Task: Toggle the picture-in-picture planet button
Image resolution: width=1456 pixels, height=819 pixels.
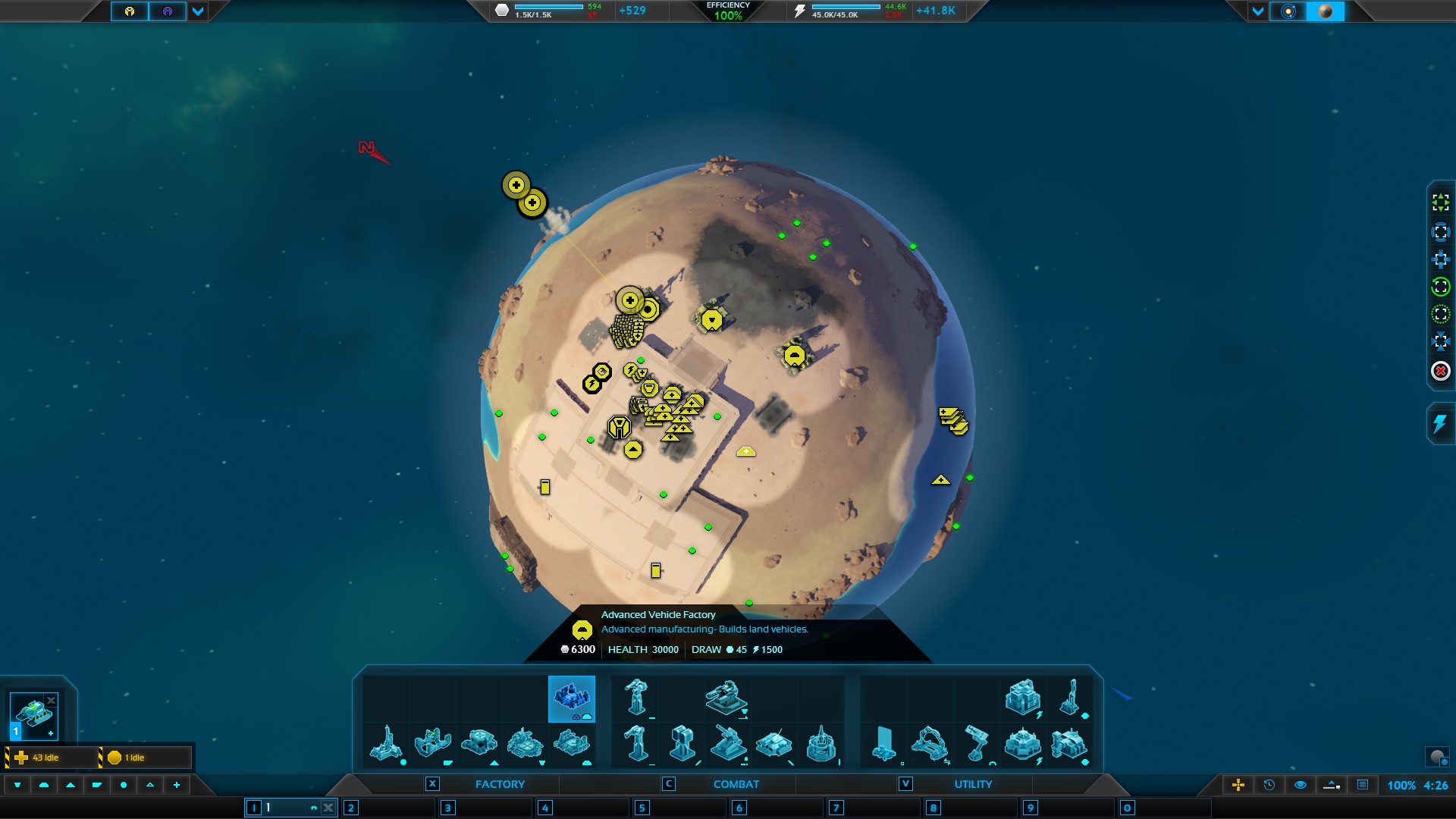Action: click(1437, 757)
